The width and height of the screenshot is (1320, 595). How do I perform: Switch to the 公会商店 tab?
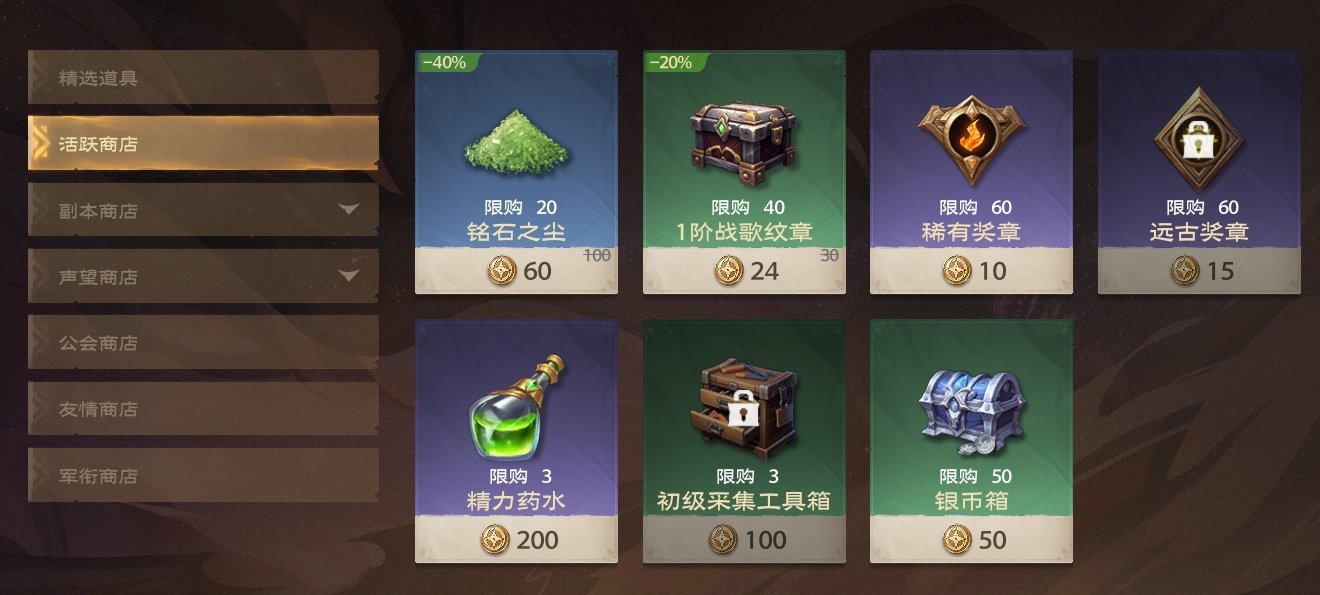203,343
